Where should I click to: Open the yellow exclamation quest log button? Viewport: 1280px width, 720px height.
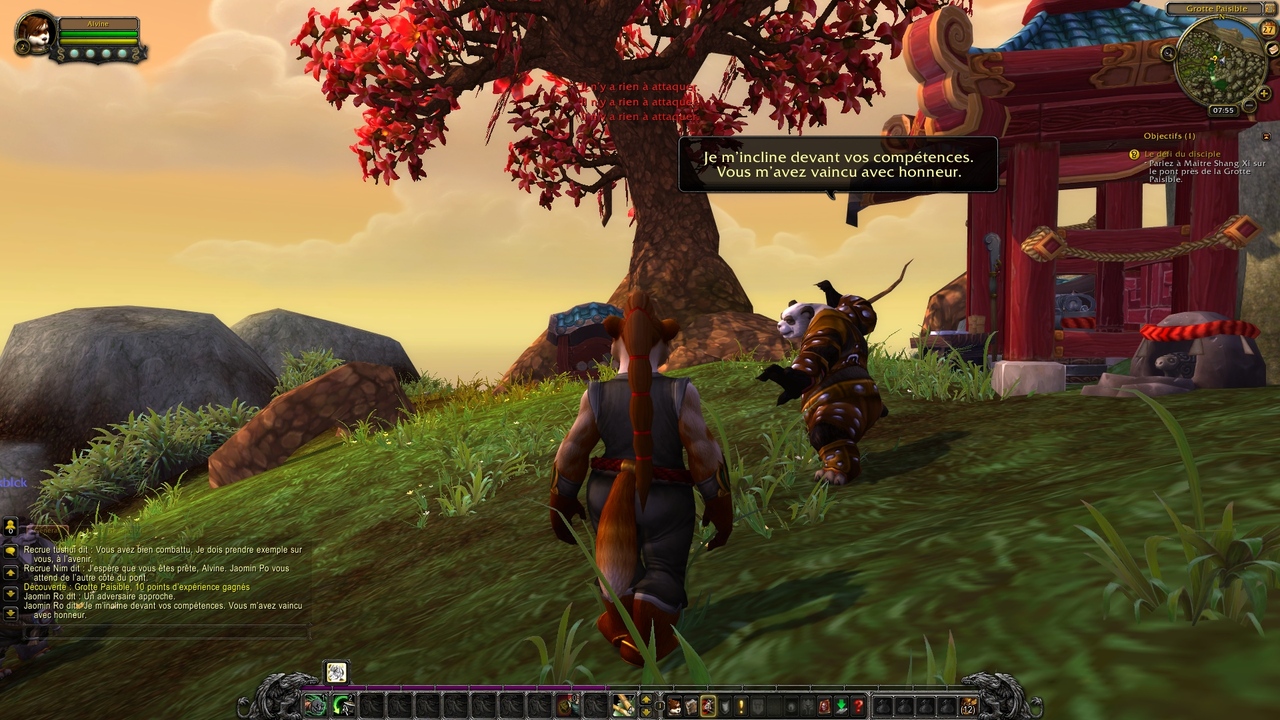tap(741, 706)
